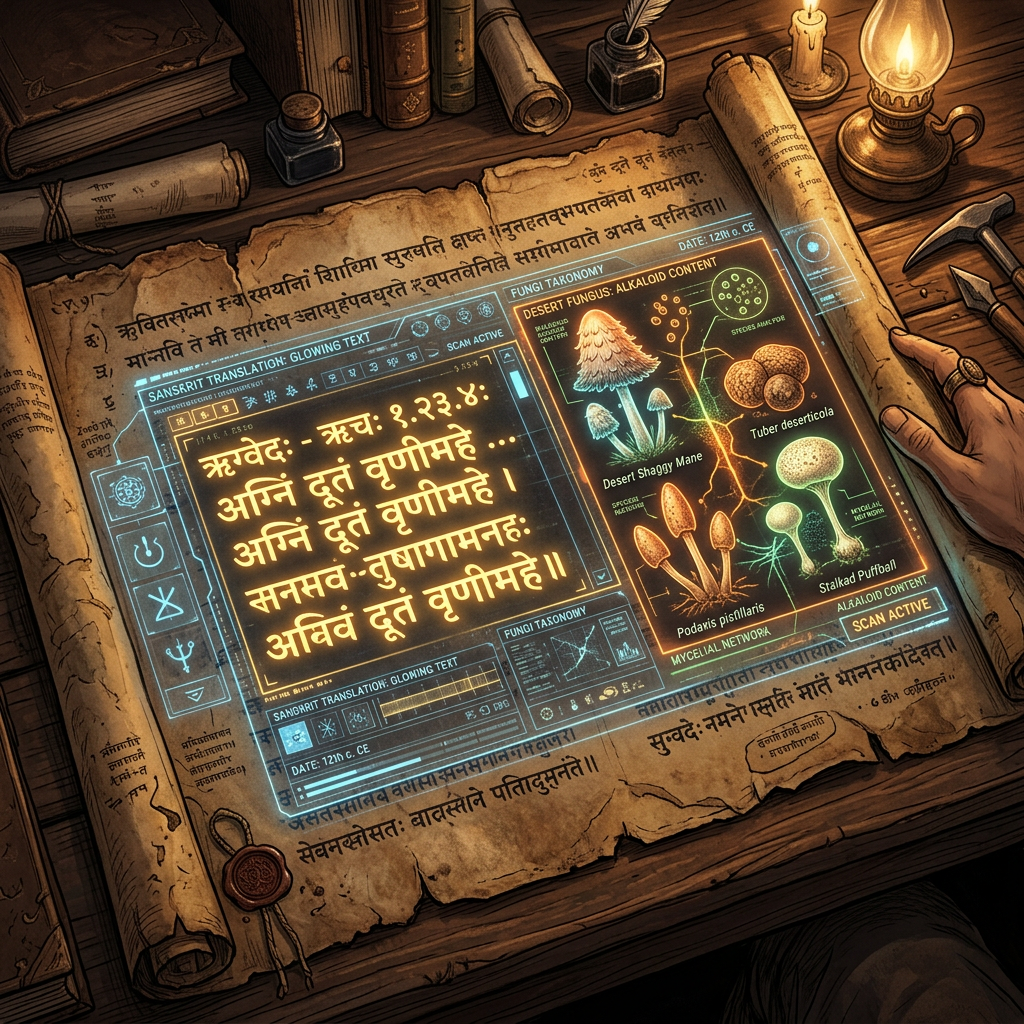Click the scrollbar beside the glowing Sanskrit text
This screenshot has height=1024, width=1024.
517,383
